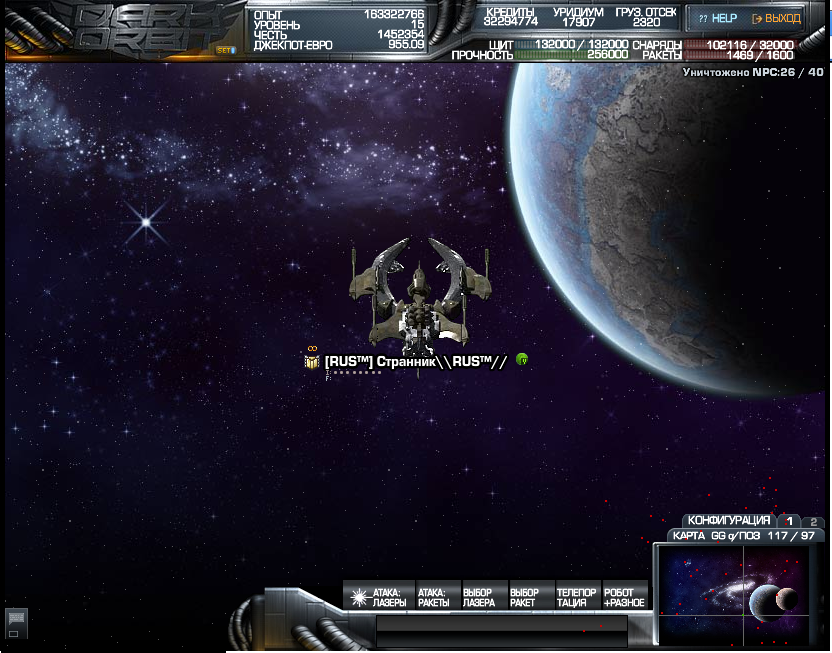Choose the ТЕЛЕПОРТАЦИЯ teleport option
The height and width of the screenshot is (653, 832).
[x=576, y=597]
